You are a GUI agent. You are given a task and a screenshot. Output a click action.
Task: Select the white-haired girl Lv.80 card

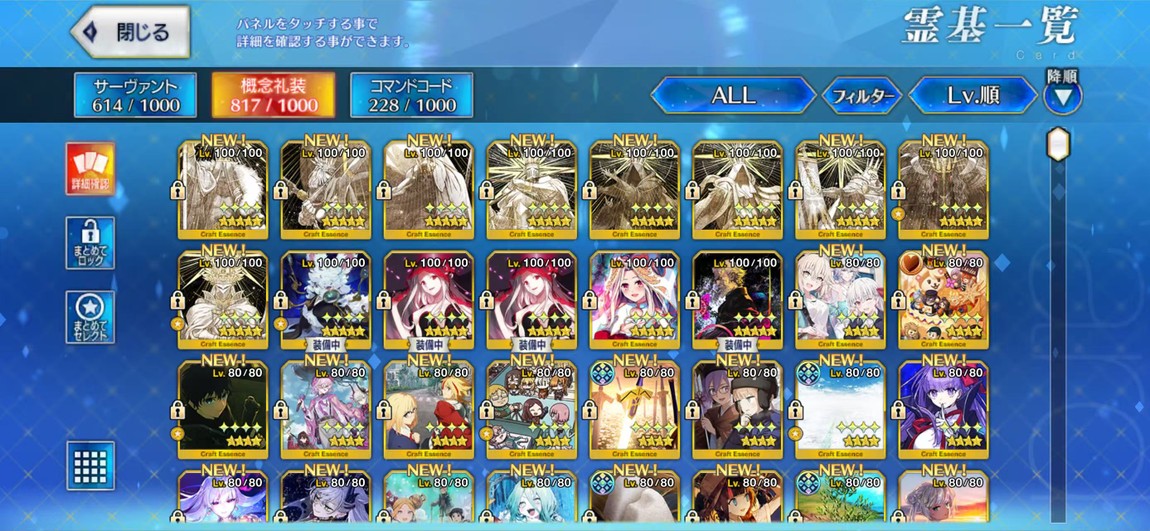(x=840, y=300)
